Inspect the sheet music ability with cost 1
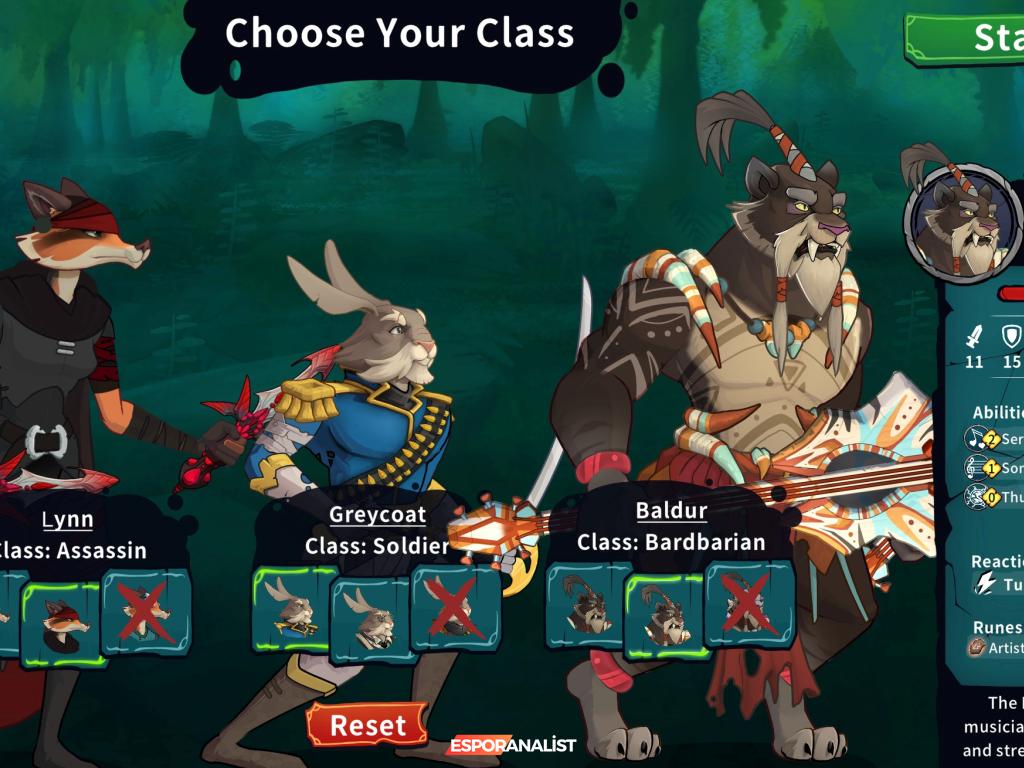The width and height of the screenshot is (1024, 768). coord(980,468)
